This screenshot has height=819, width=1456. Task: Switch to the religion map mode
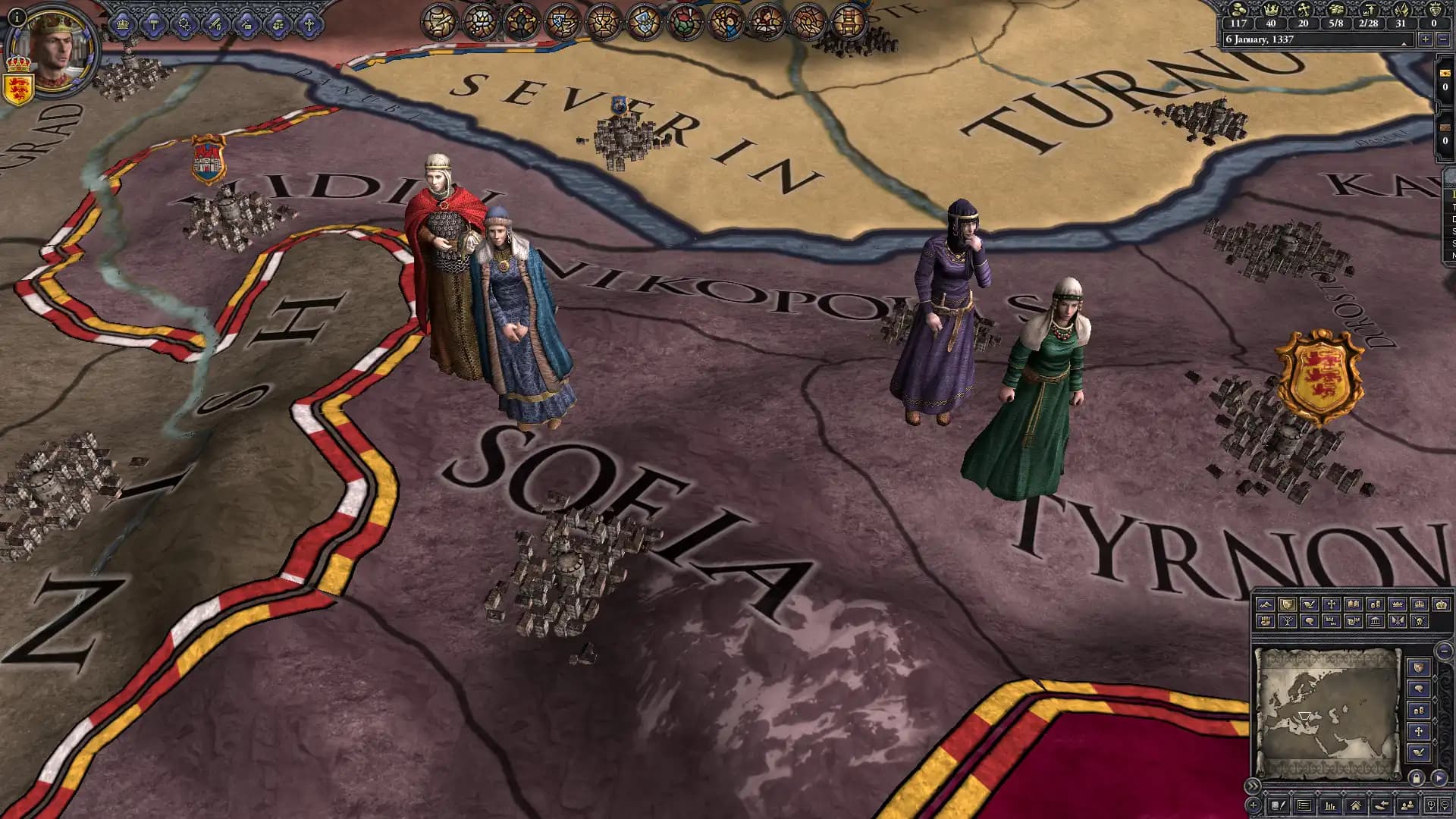tap(1331, 604)
